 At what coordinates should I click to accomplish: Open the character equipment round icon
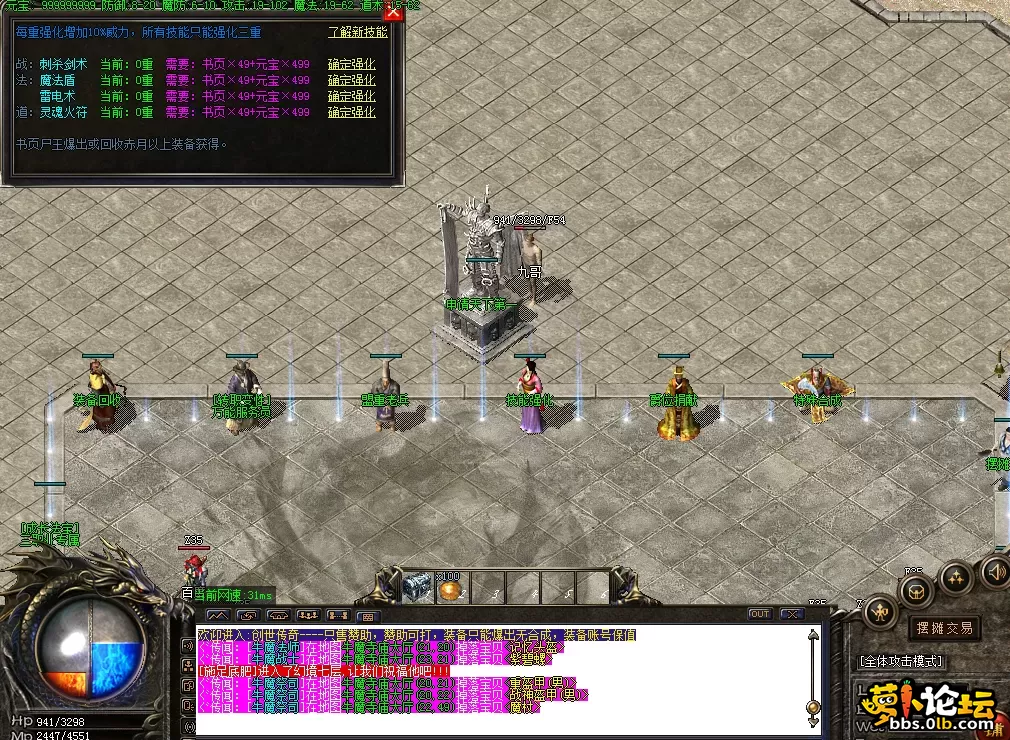880,610
